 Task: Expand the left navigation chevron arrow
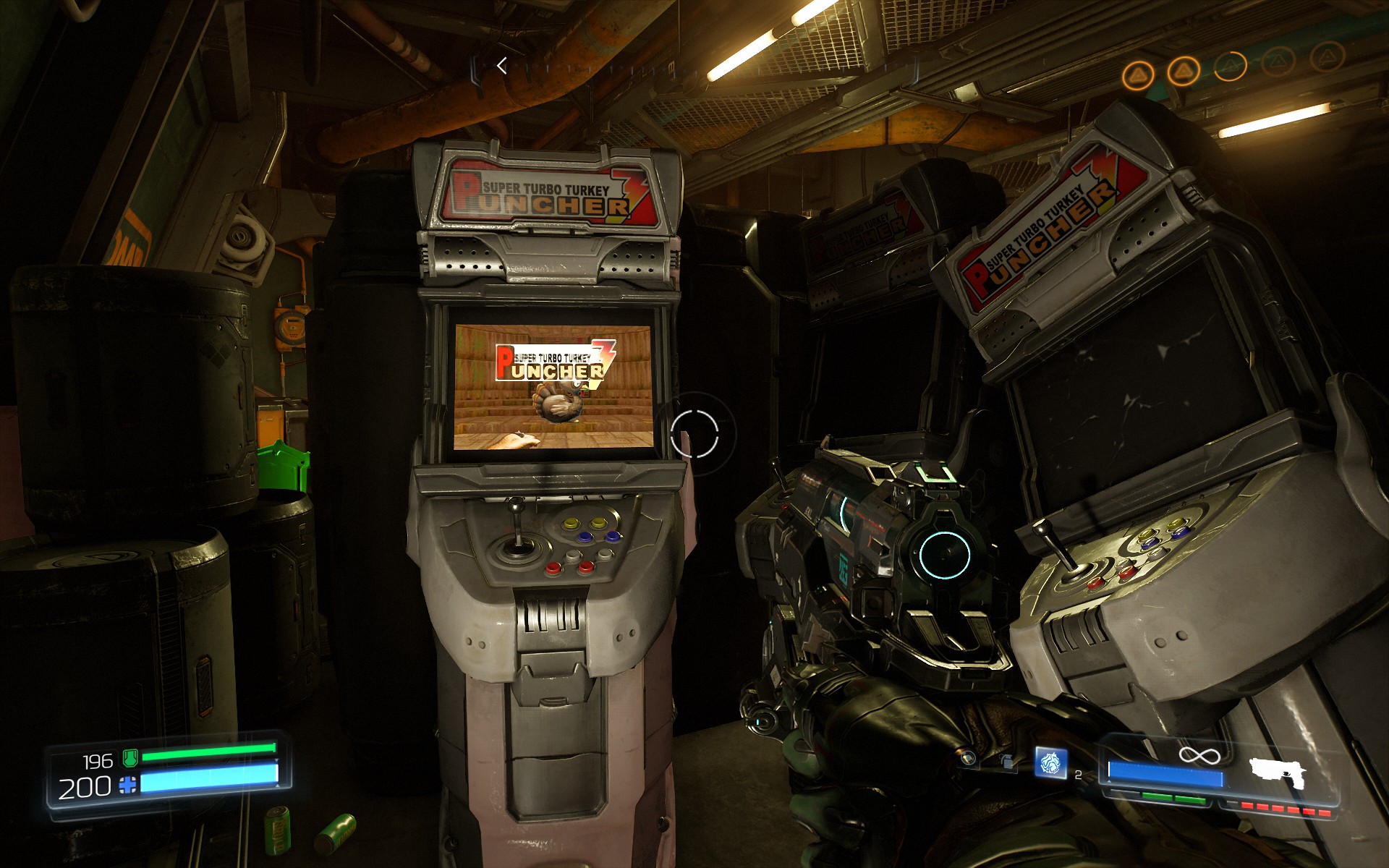502,67
